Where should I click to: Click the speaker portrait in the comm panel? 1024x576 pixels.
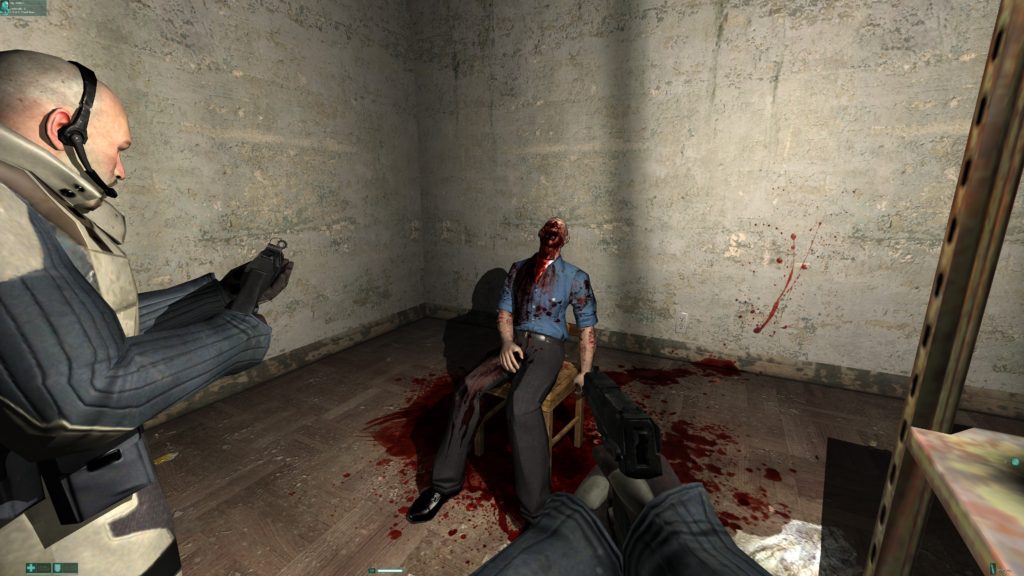coord(6,7)
